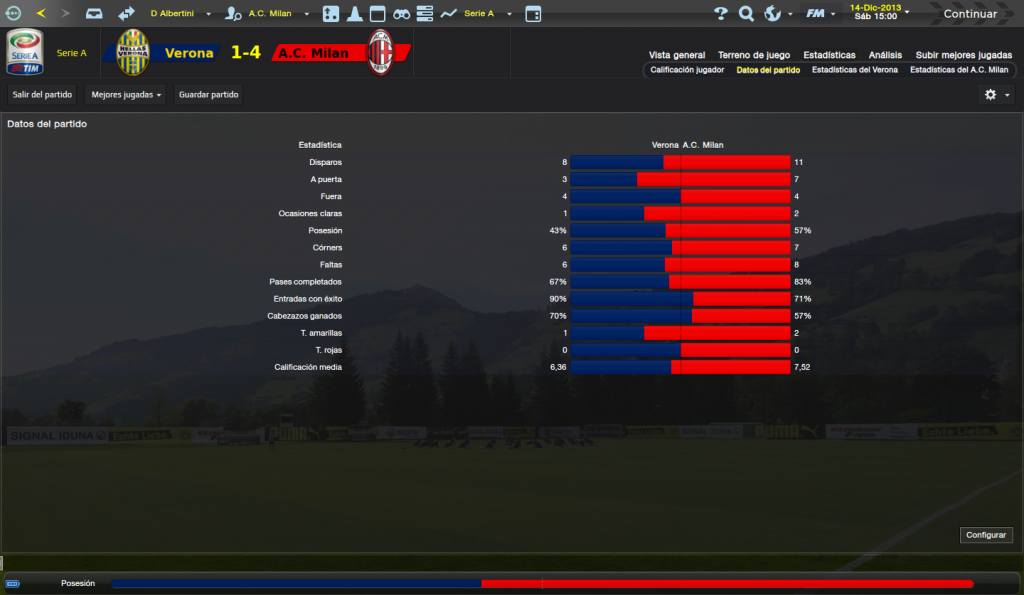Open the question mark help icon
This screenshot has width=1024, height=595.
point(721,14)
